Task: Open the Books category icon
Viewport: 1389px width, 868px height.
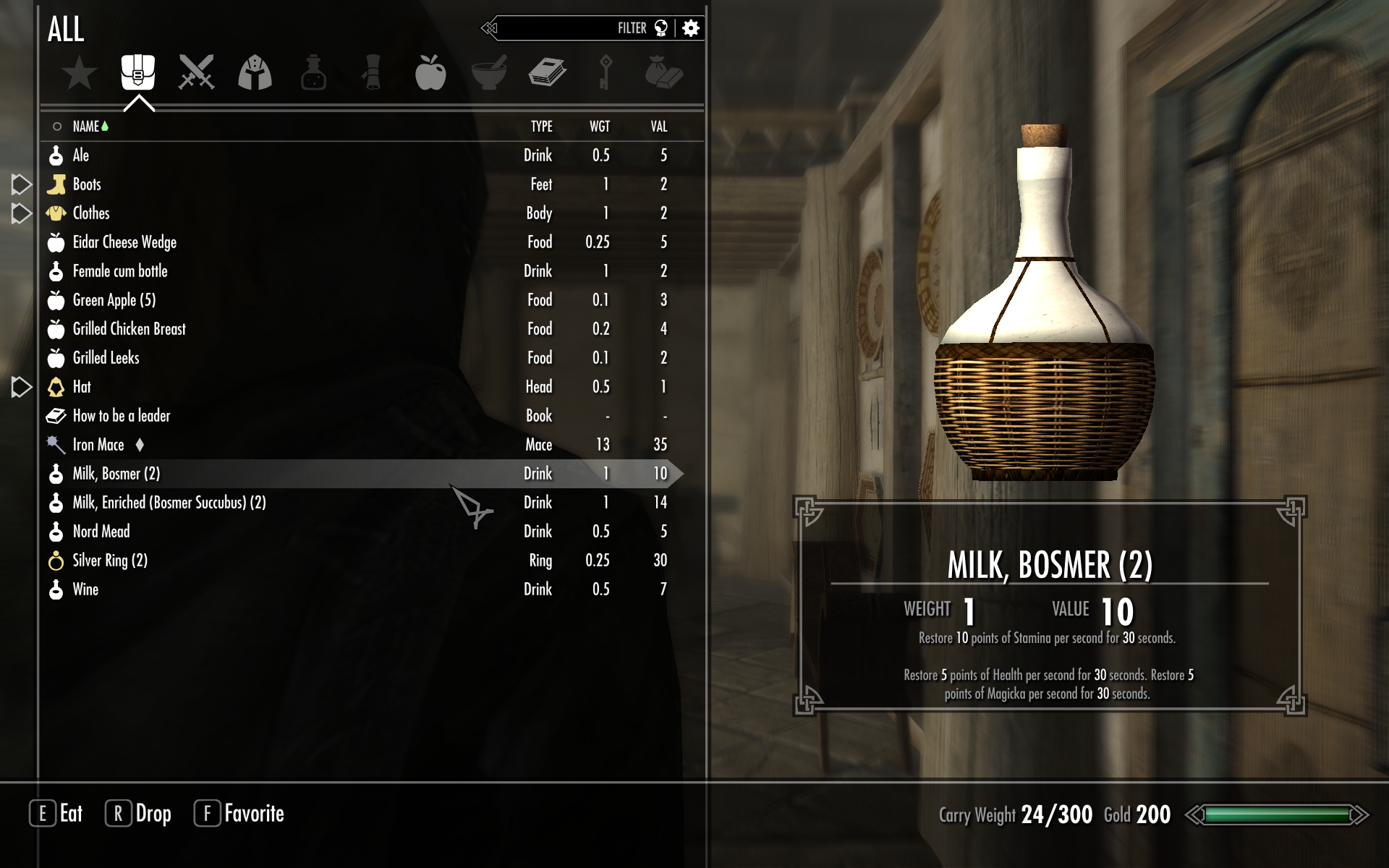Action: pos(548,72)
